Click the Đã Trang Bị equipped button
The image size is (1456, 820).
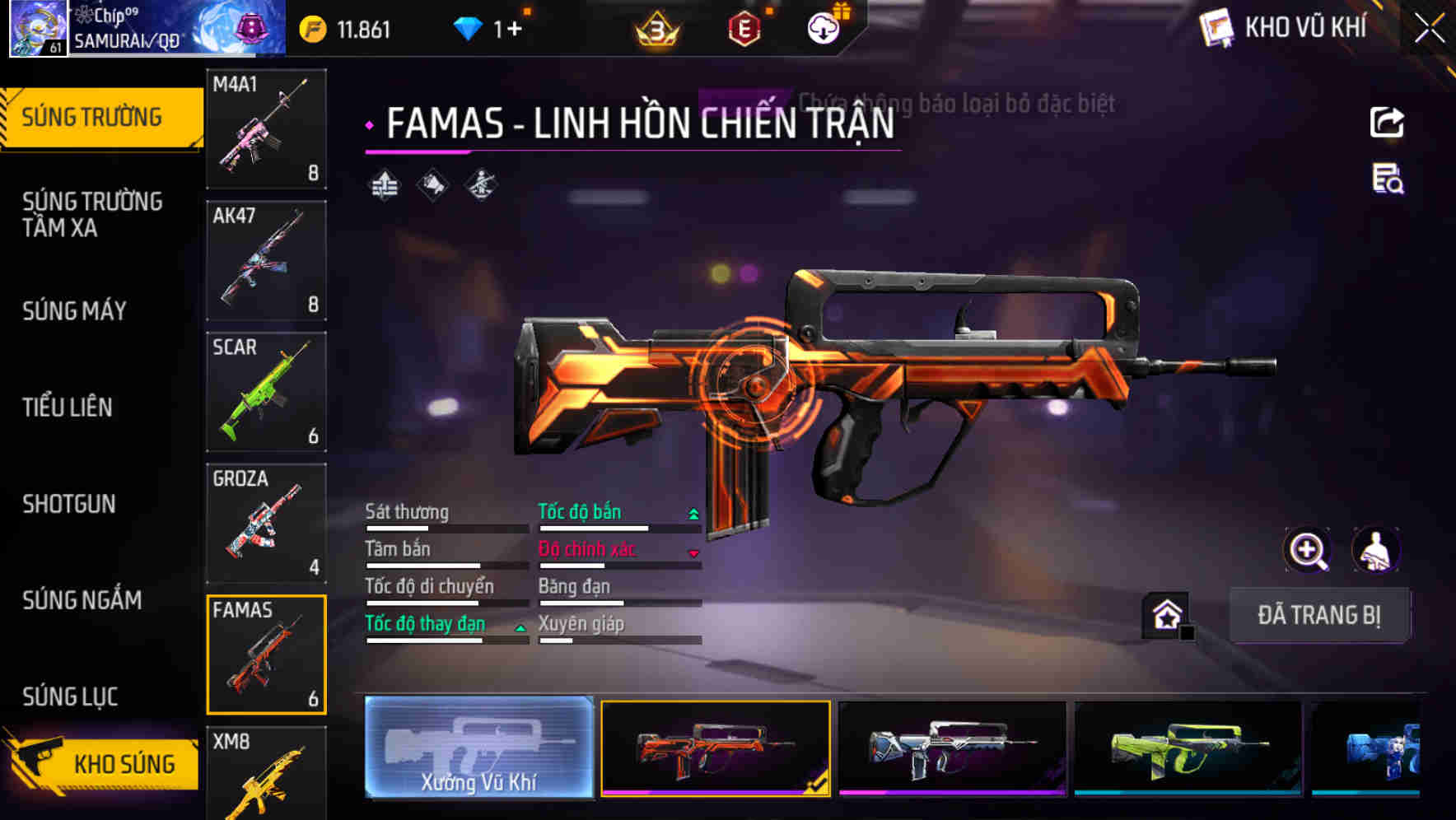coord(1318,615)
